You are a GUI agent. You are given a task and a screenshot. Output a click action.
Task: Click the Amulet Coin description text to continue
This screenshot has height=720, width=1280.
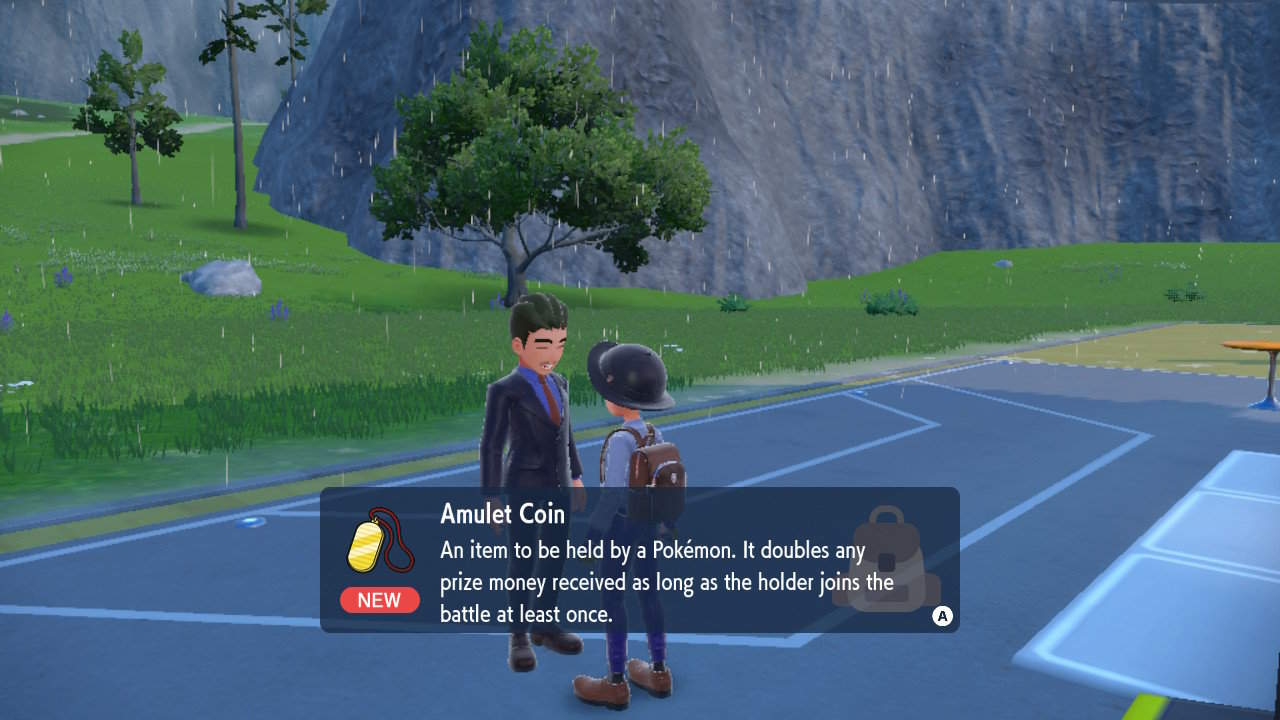(x=667, y=582)
